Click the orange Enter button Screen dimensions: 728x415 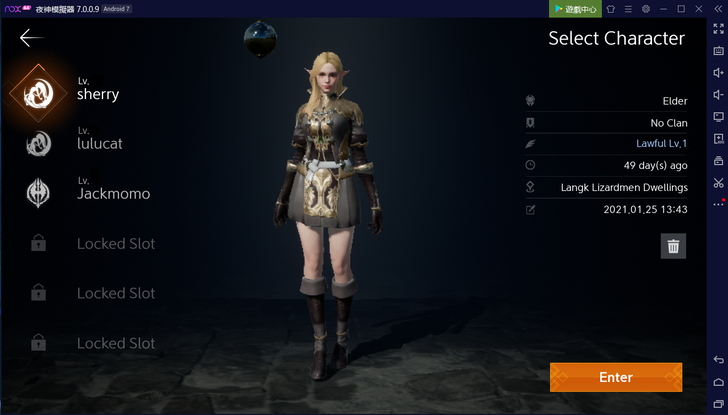pos(615,377)
